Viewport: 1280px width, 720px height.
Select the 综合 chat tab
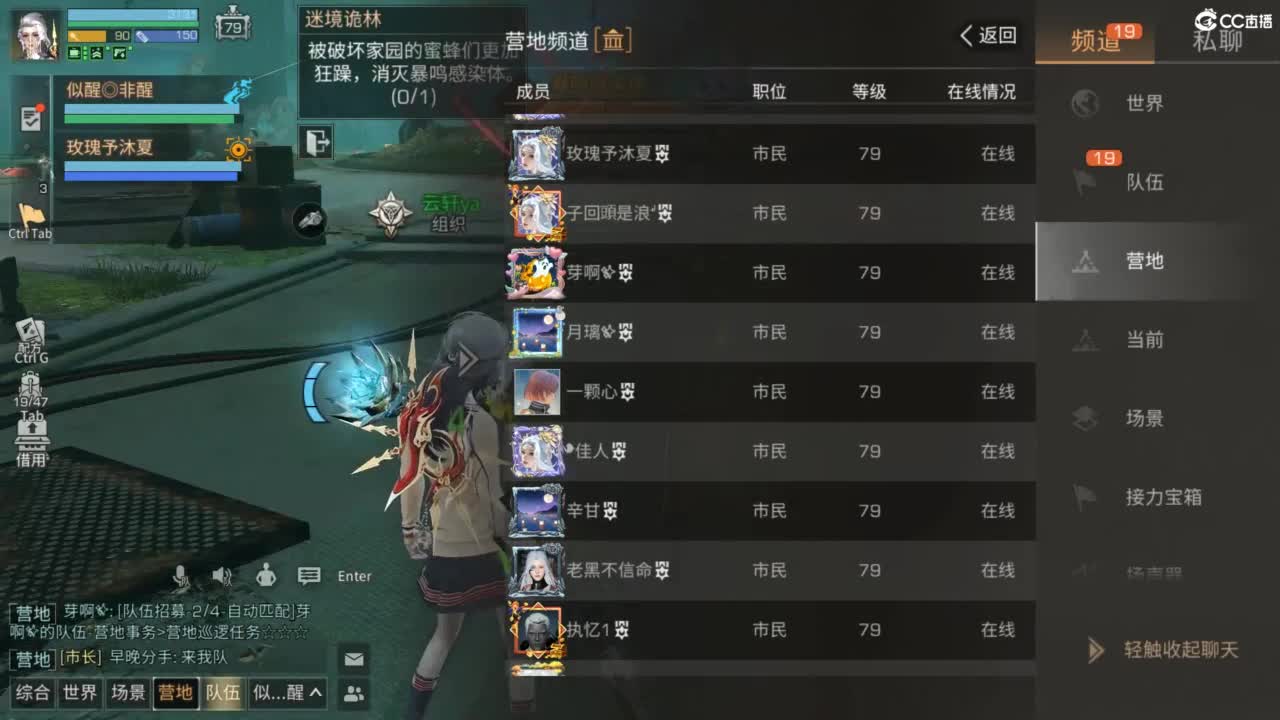(31, 693)
